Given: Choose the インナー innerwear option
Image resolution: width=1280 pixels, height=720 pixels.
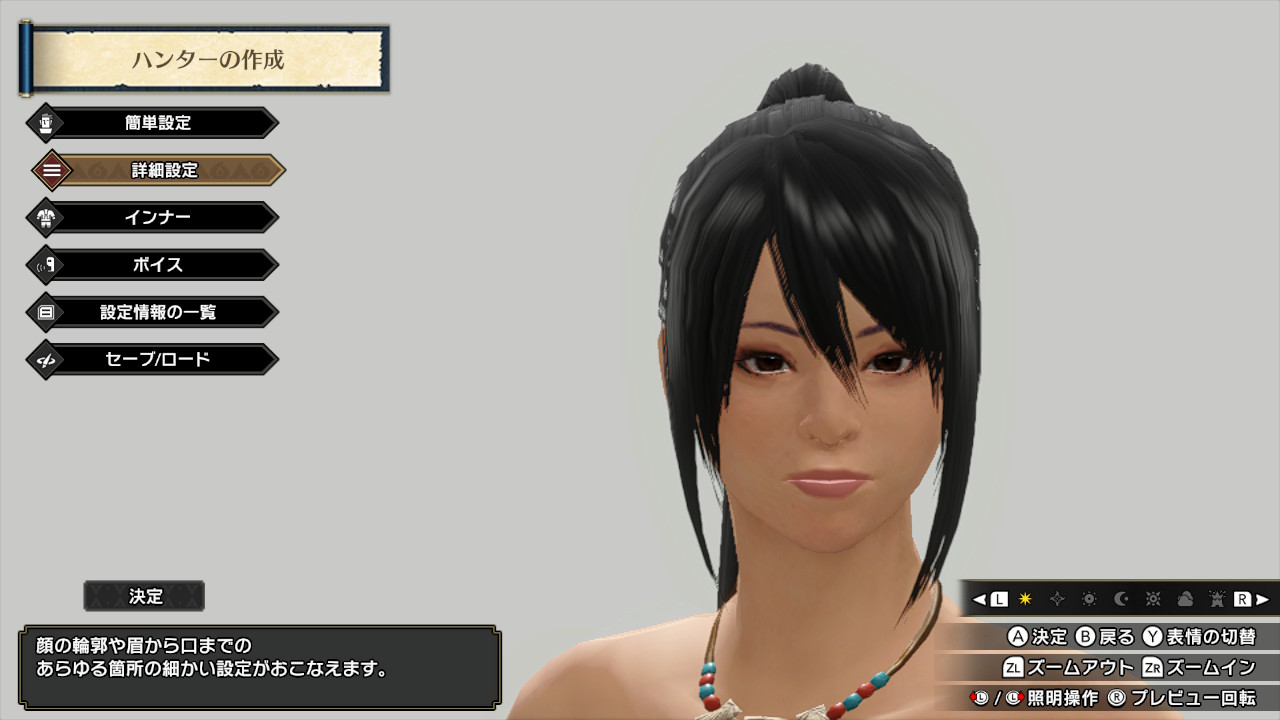Looking at the screenshot, I should pyautogui.click(x=158, y=217).
